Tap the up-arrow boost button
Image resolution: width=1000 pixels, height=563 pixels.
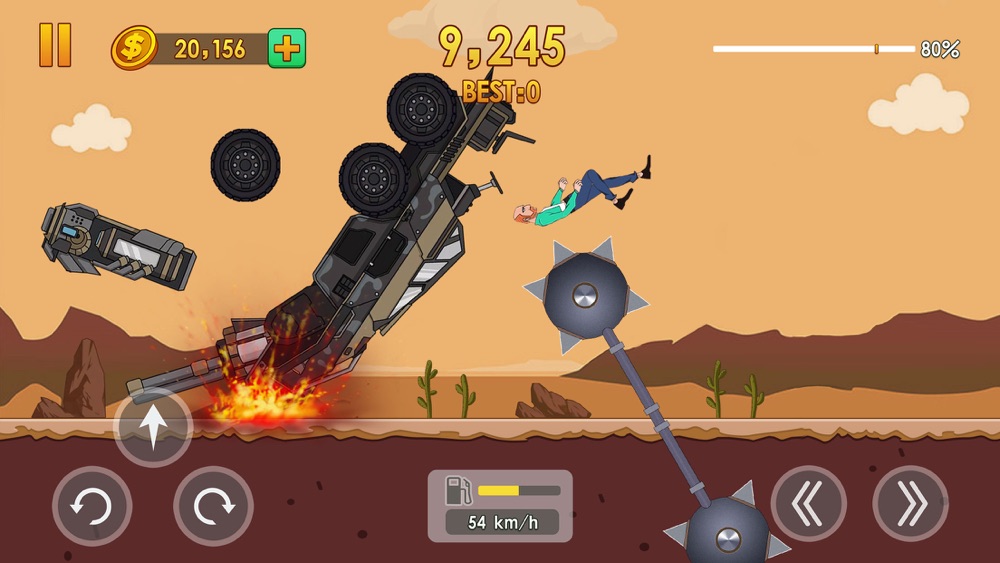[153, 427]
